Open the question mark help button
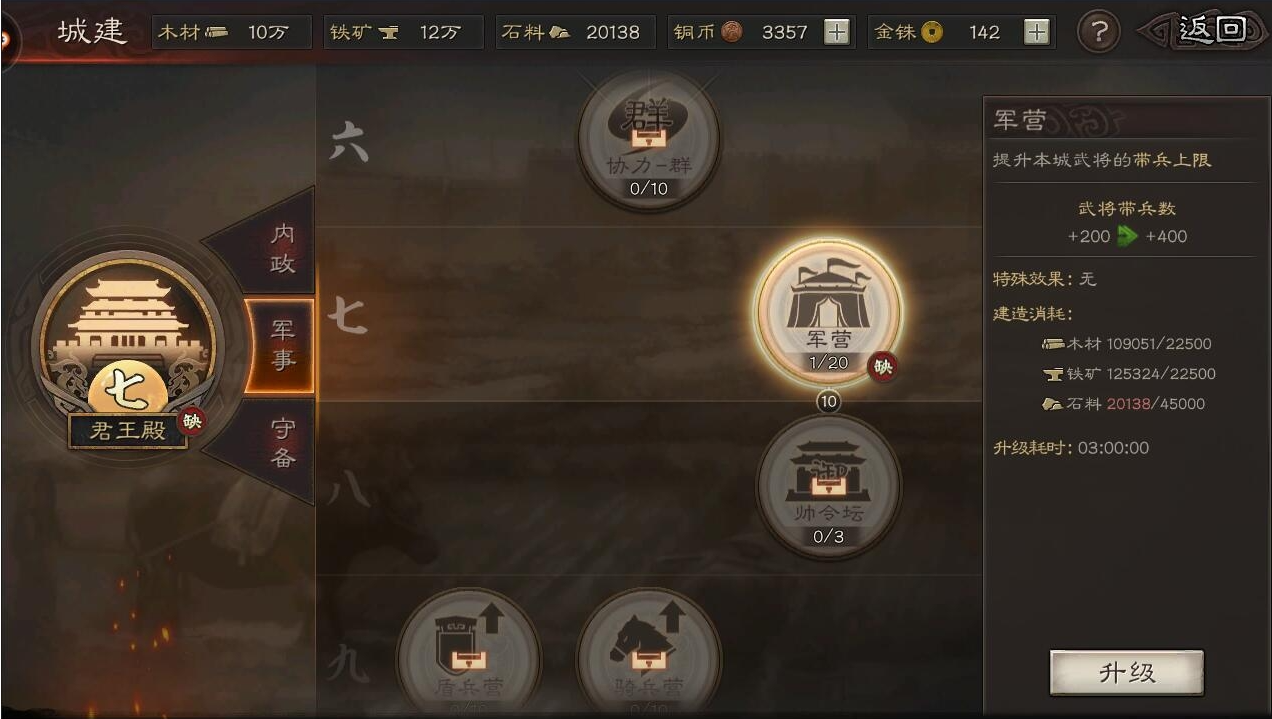The image size is (1272, 719). pyautogui.click(x=1098, y=33)
